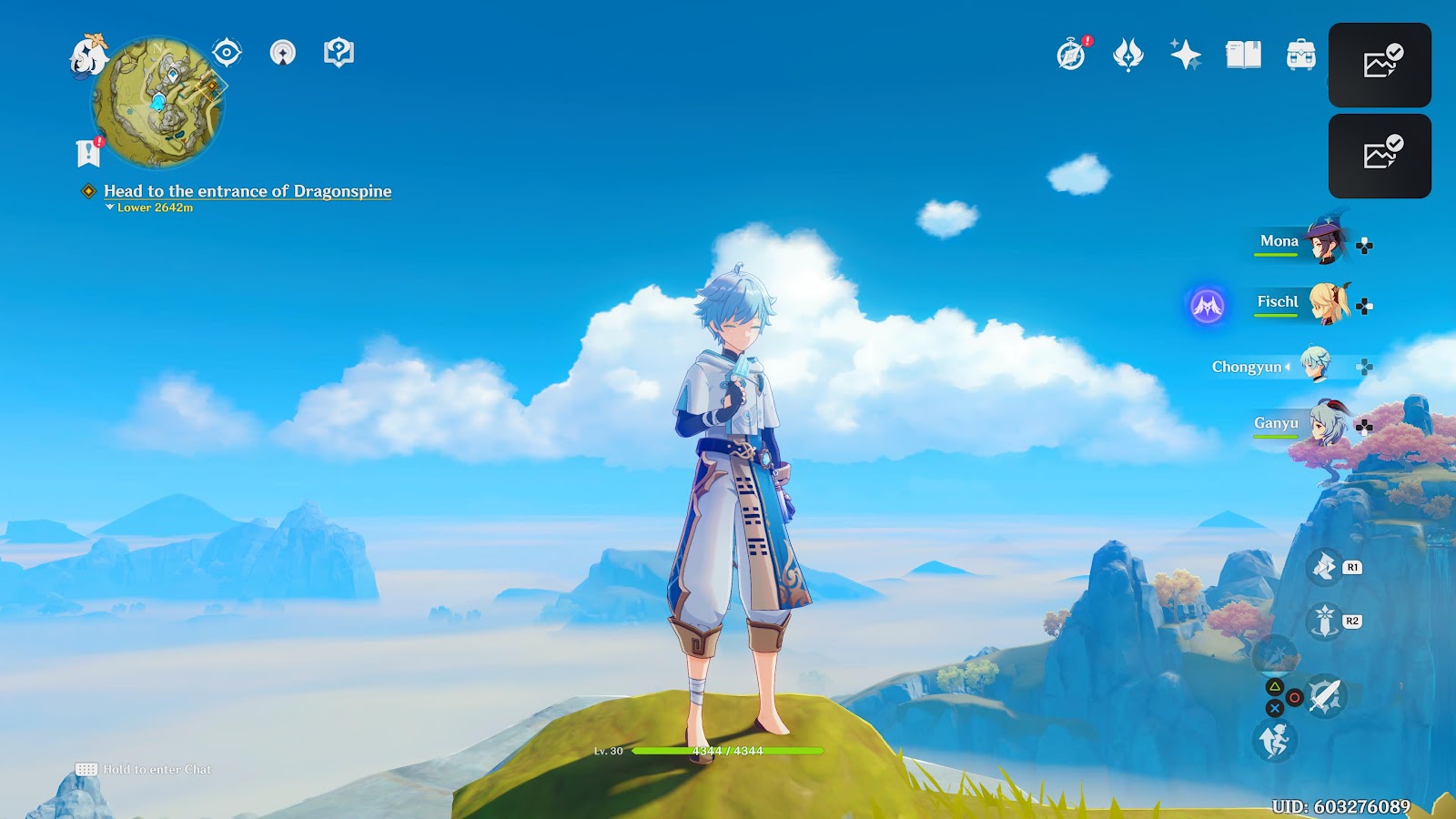Open the chat keyboard icon

tap(86, 770)
